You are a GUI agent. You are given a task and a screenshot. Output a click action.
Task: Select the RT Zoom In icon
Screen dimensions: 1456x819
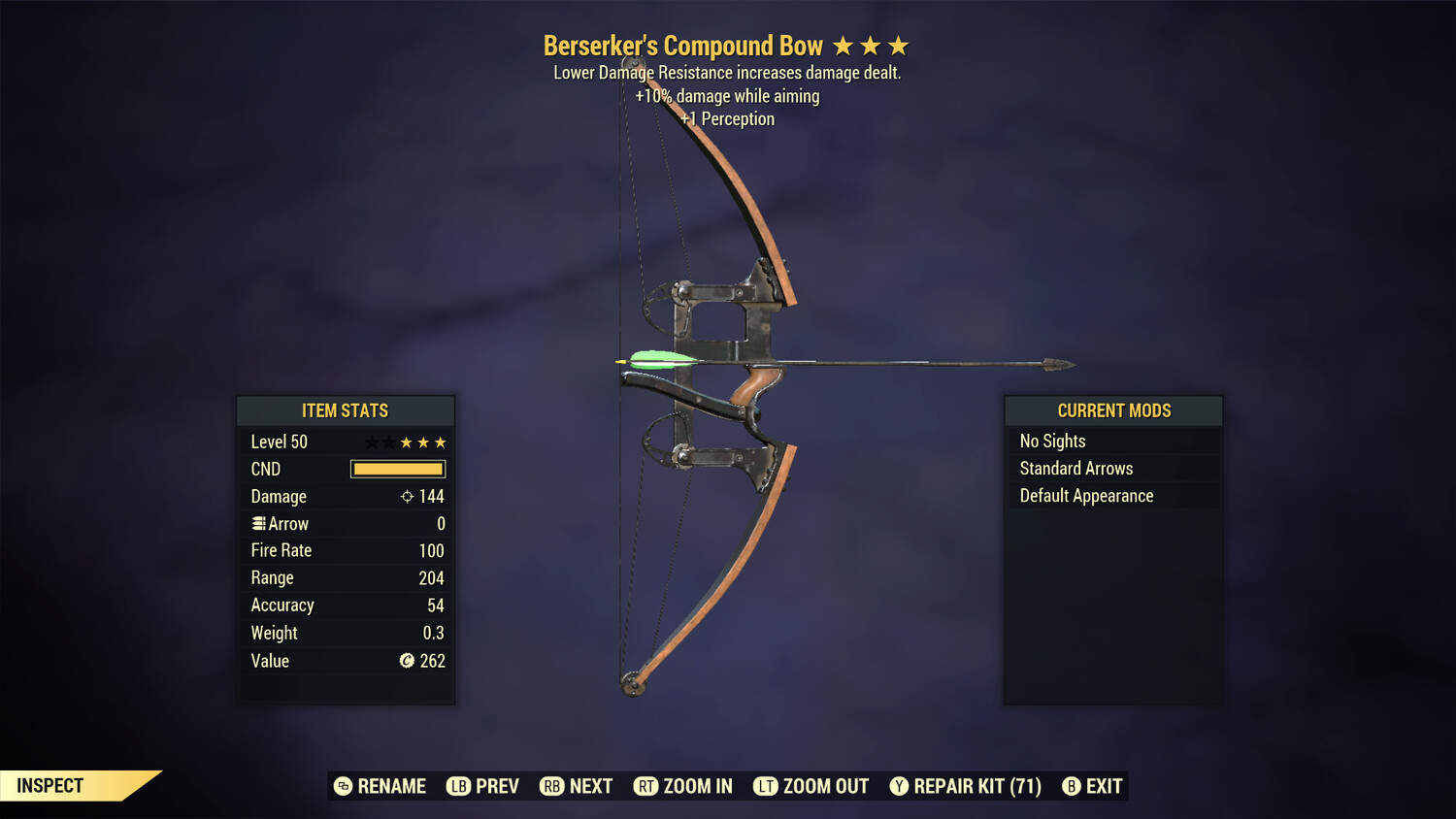point(646,786)
